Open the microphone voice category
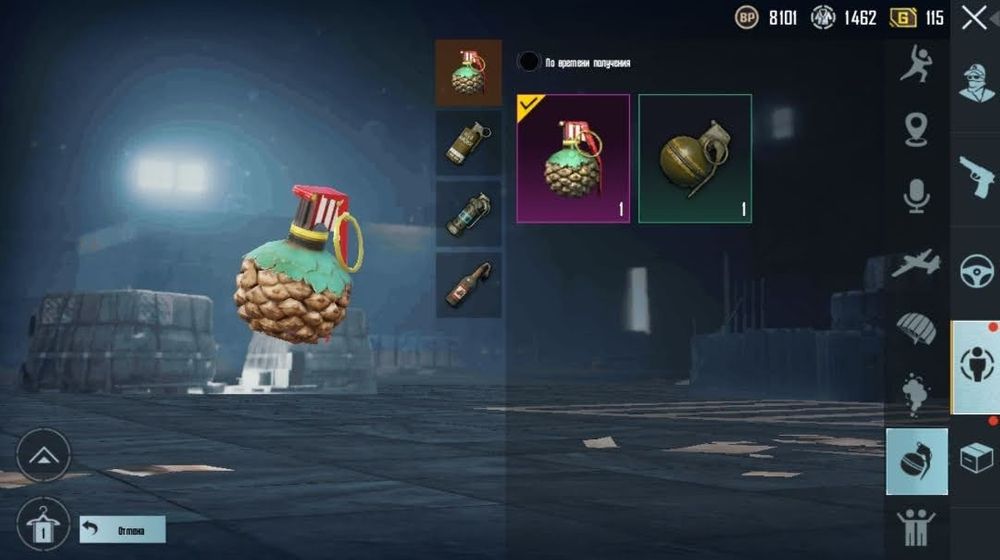Image resolution: width=1000 pixels, height=560 pixels. [916, 196]
